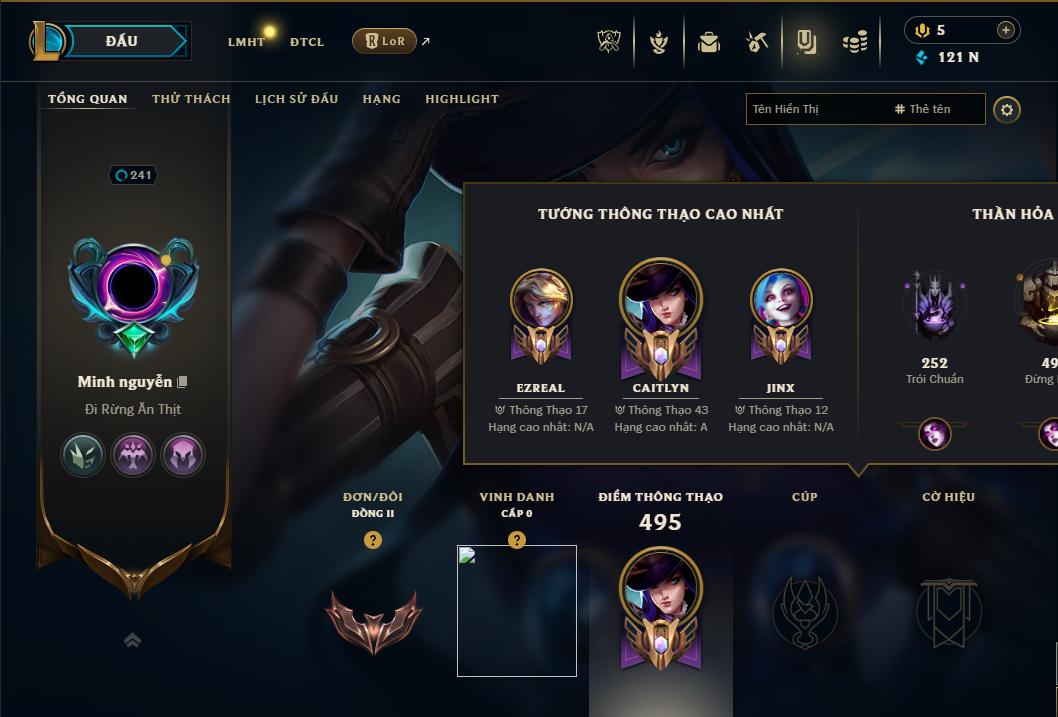View the HẠNG tab
Viewport: 1058px width, 717px height.
[381, 99]
